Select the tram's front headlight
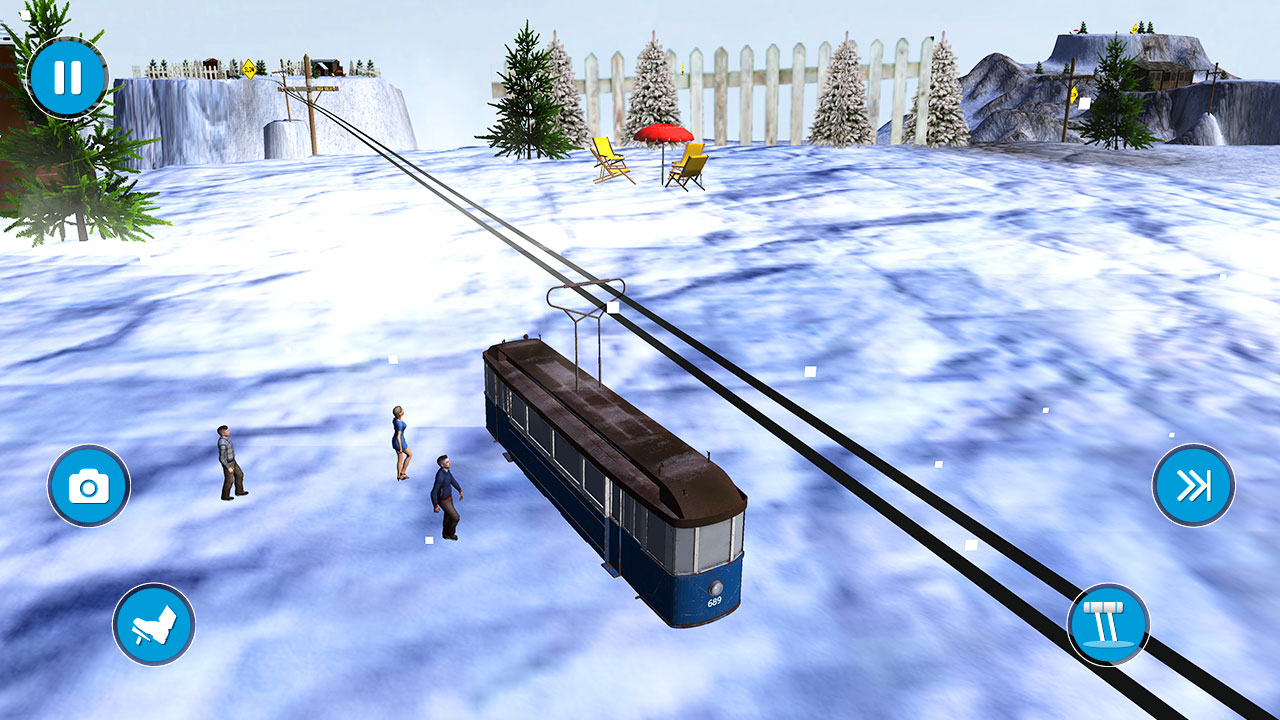Image resolution: width=1280 pixels, height=720 pixels. coord(716,588)
